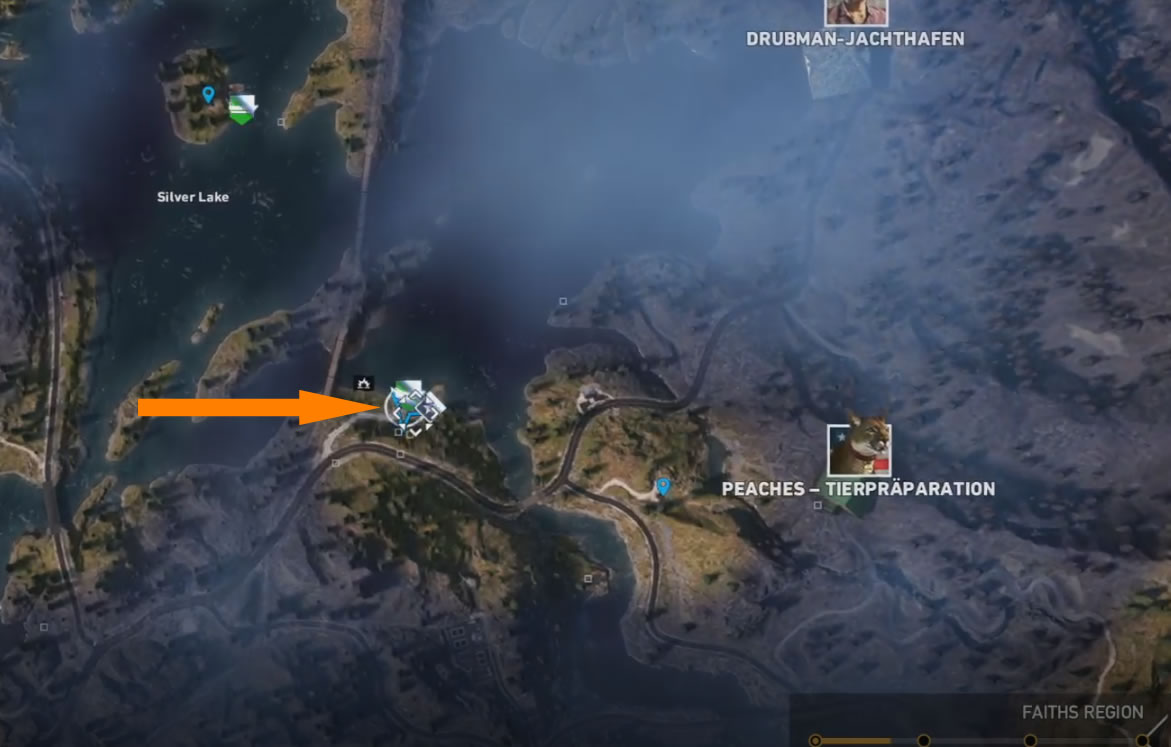Select the green flag marker on Silver Lake island

[241, 107]
